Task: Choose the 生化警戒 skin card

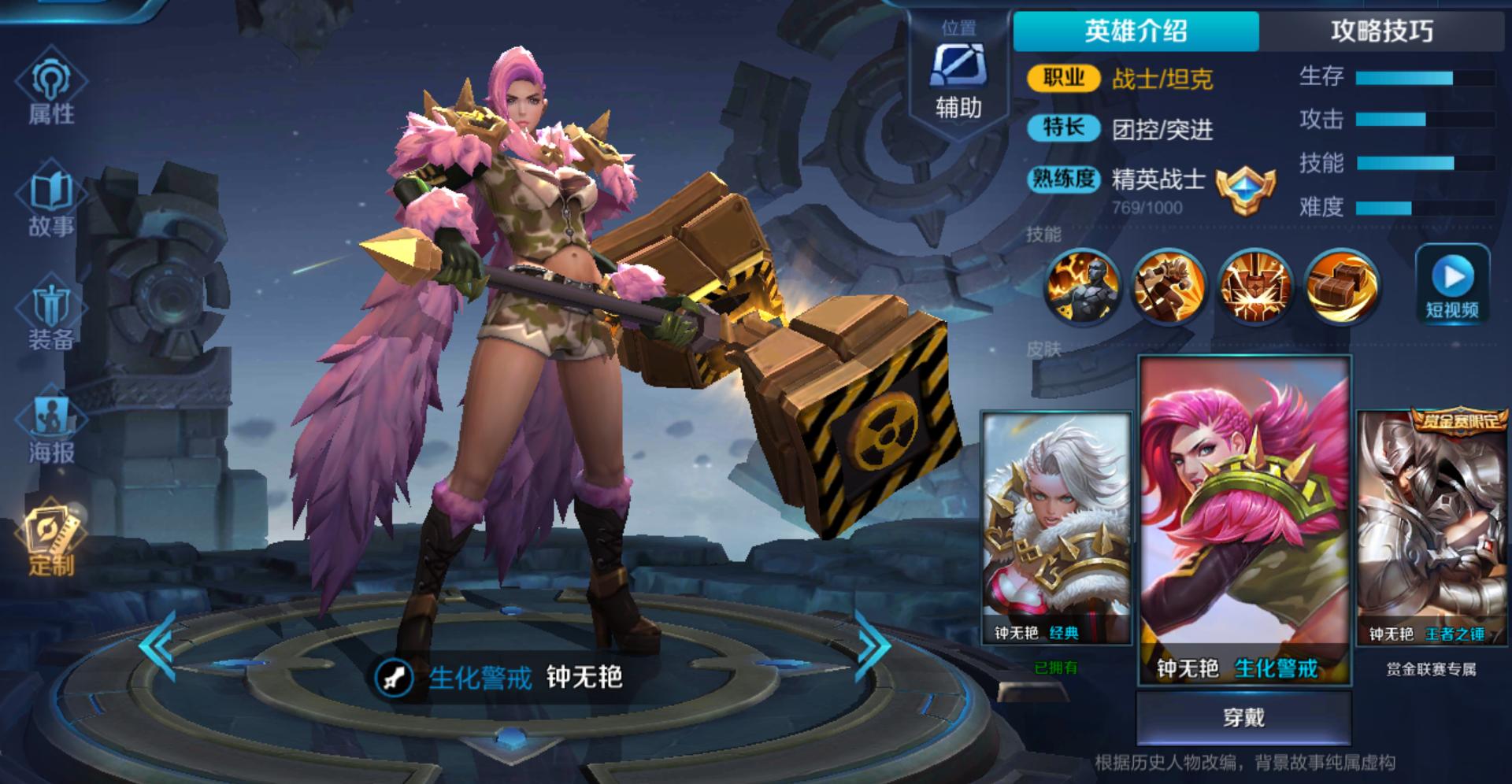Action: coord(1244,520)
